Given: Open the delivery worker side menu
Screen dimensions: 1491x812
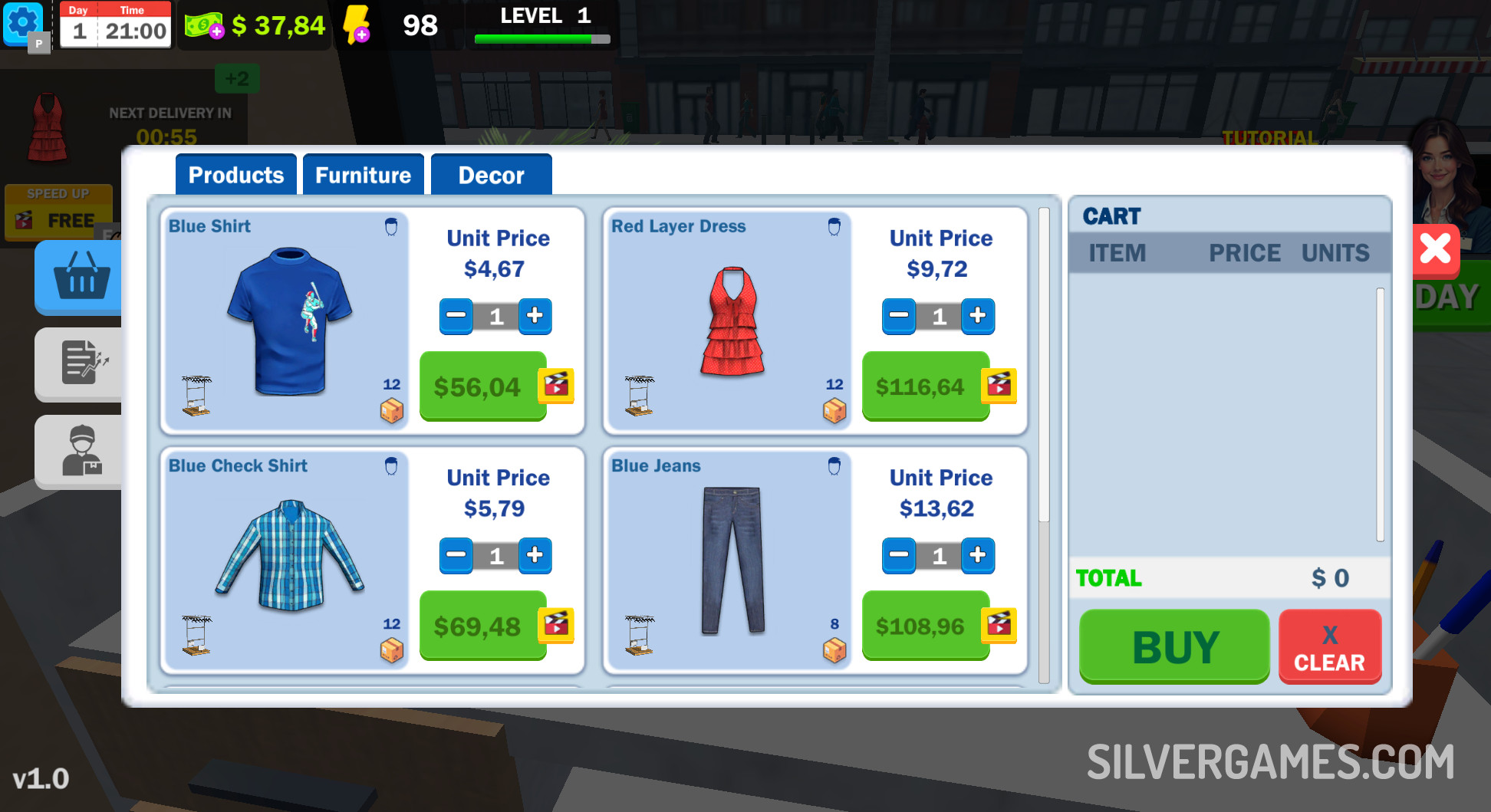Looking at the screenshot, I should pos(81,451).
